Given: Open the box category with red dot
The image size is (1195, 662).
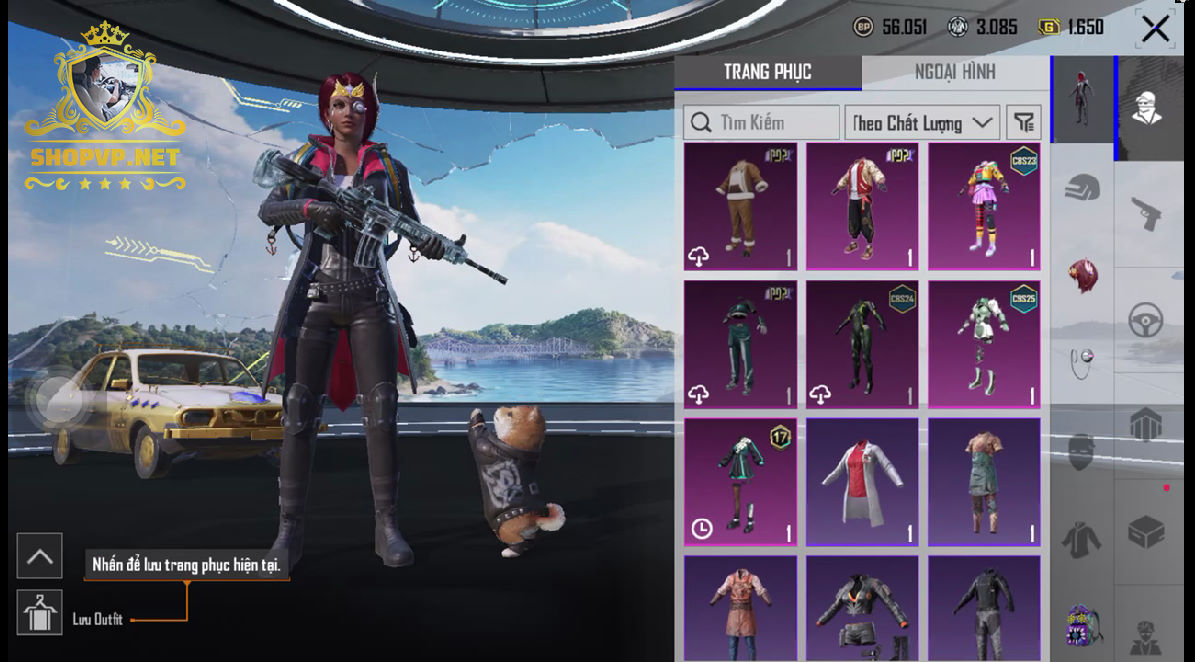Looking at the screenshot, I should (1146, 530).
